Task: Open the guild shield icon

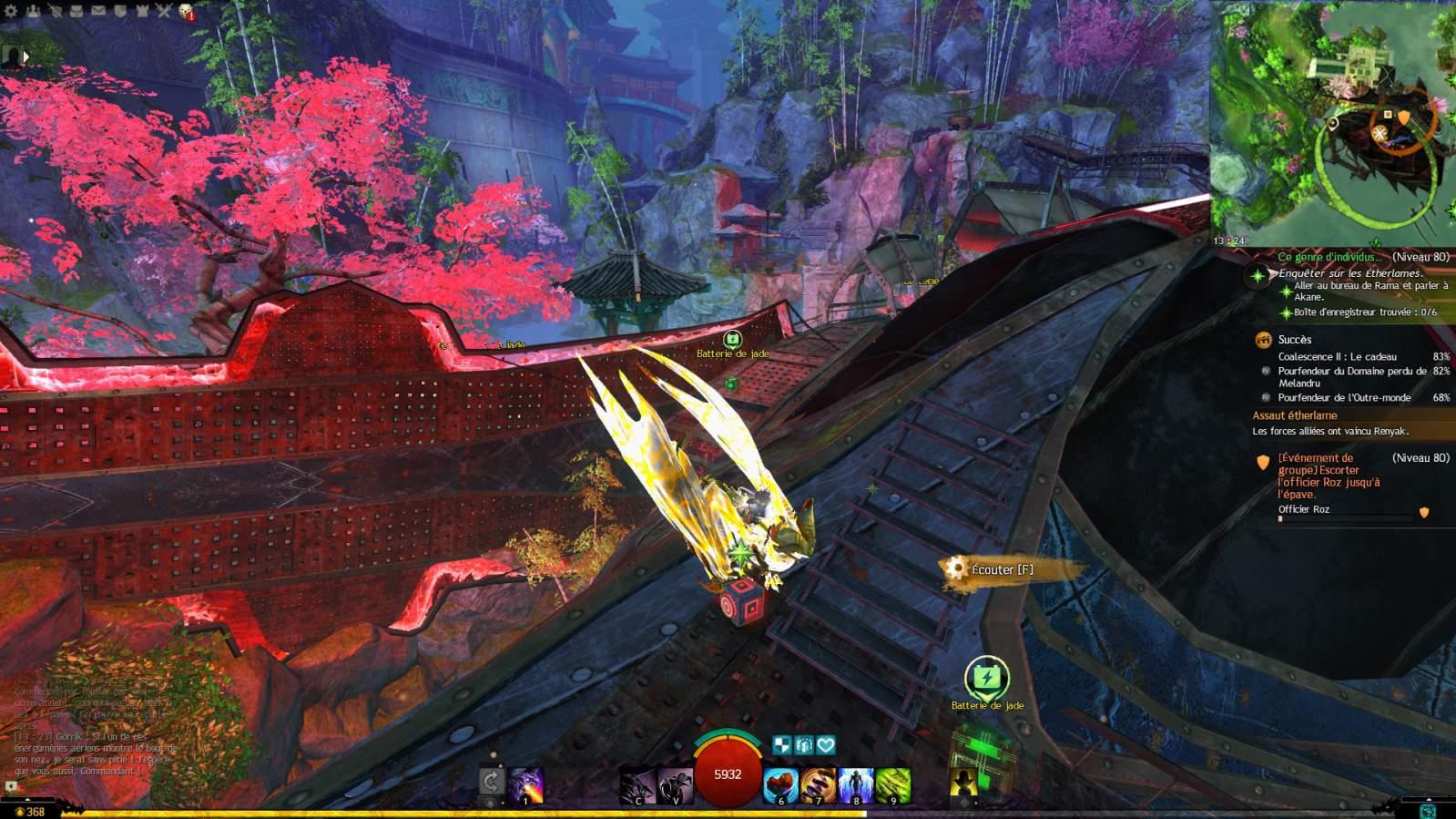Action: [120, 12]
